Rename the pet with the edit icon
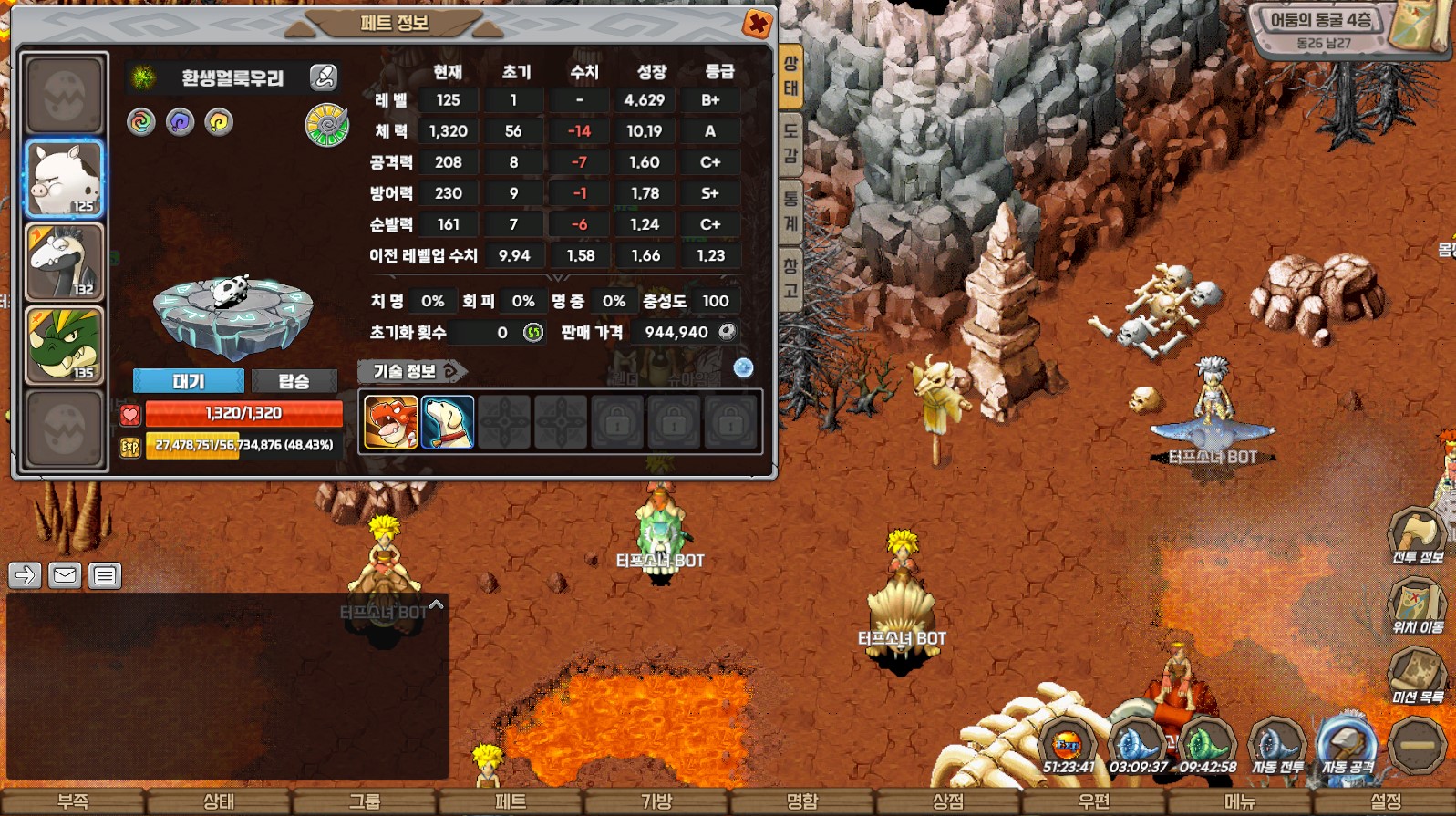The image size is (1456, 816). tap(324, 77)
